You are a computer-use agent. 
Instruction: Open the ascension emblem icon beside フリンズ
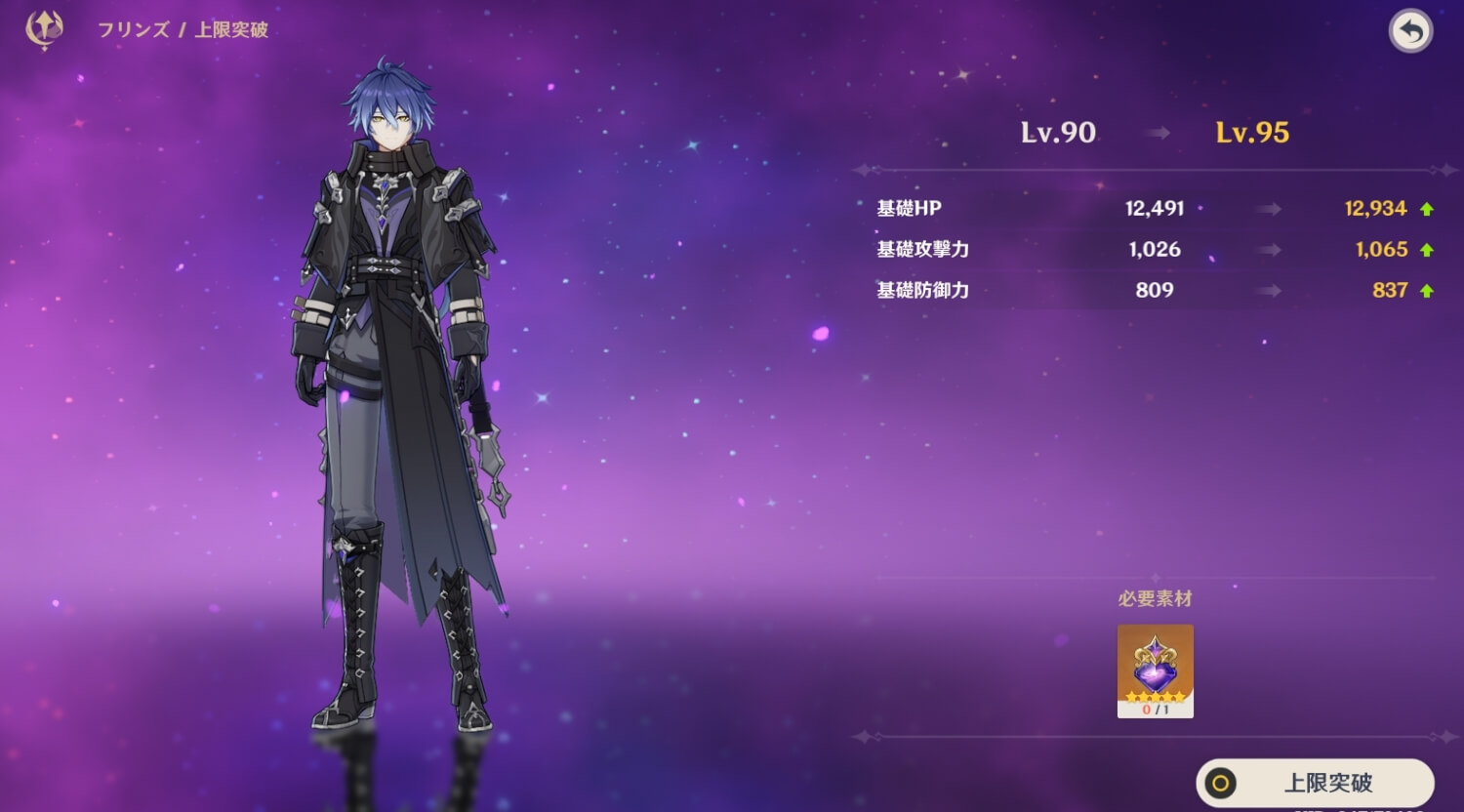(x=44, y=29)
